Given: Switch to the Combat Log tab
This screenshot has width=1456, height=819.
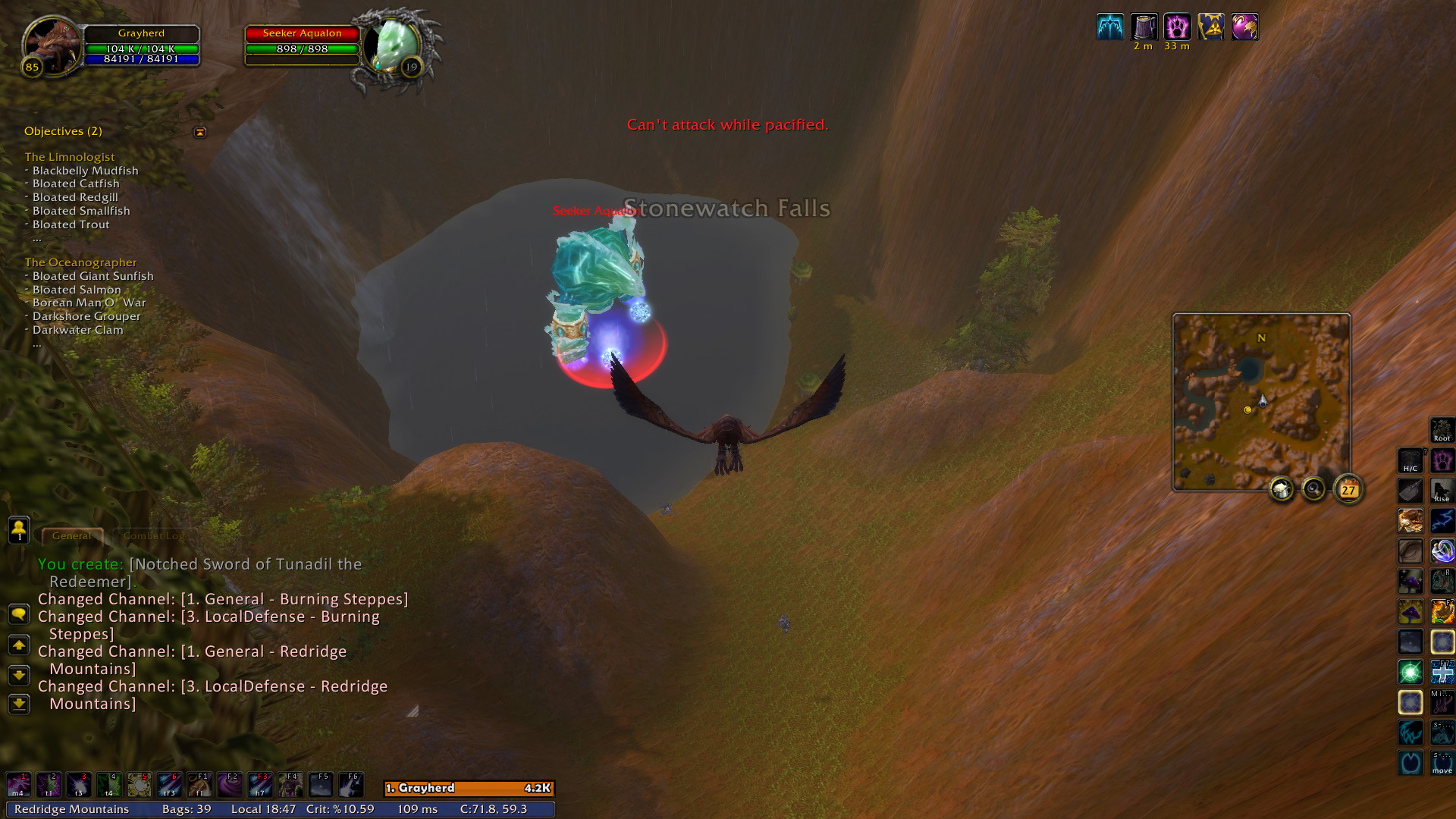Looking at the screenshot, I should click(153, 536).
